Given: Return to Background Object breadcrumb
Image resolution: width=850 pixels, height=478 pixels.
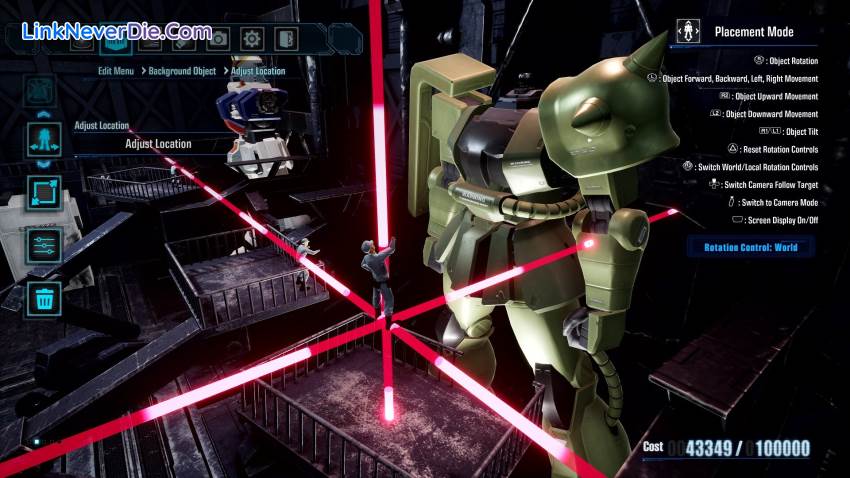Looking at the screenshot, I should pos(183,72).
